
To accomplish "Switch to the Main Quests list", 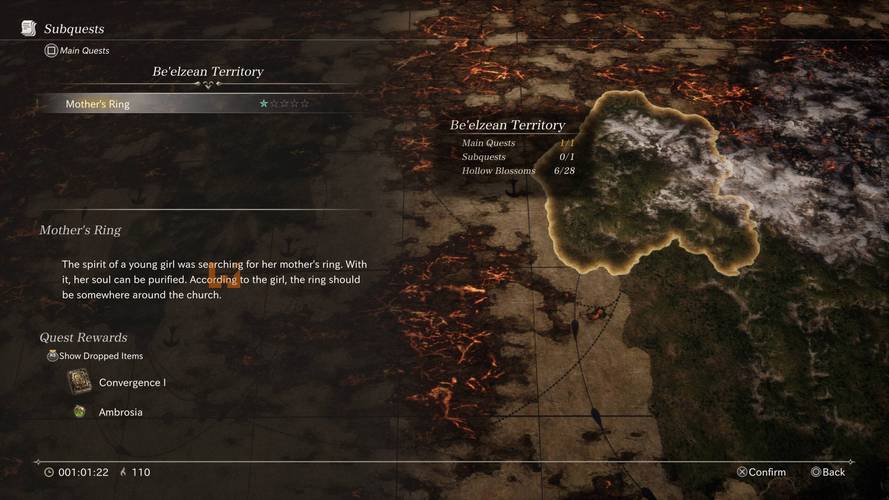I will (78, 50).
